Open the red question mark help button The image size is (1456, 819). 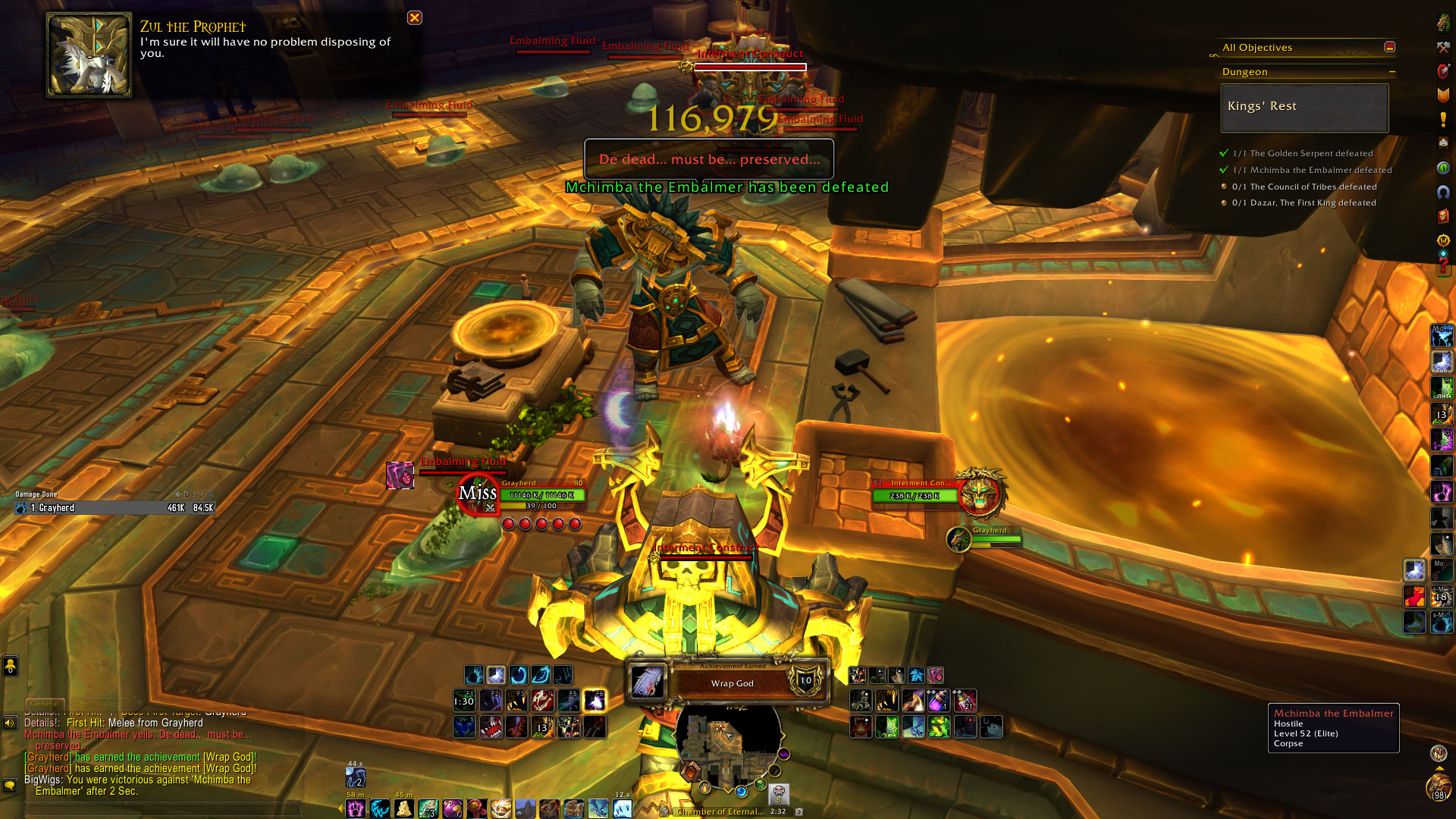coord(1443,267)
